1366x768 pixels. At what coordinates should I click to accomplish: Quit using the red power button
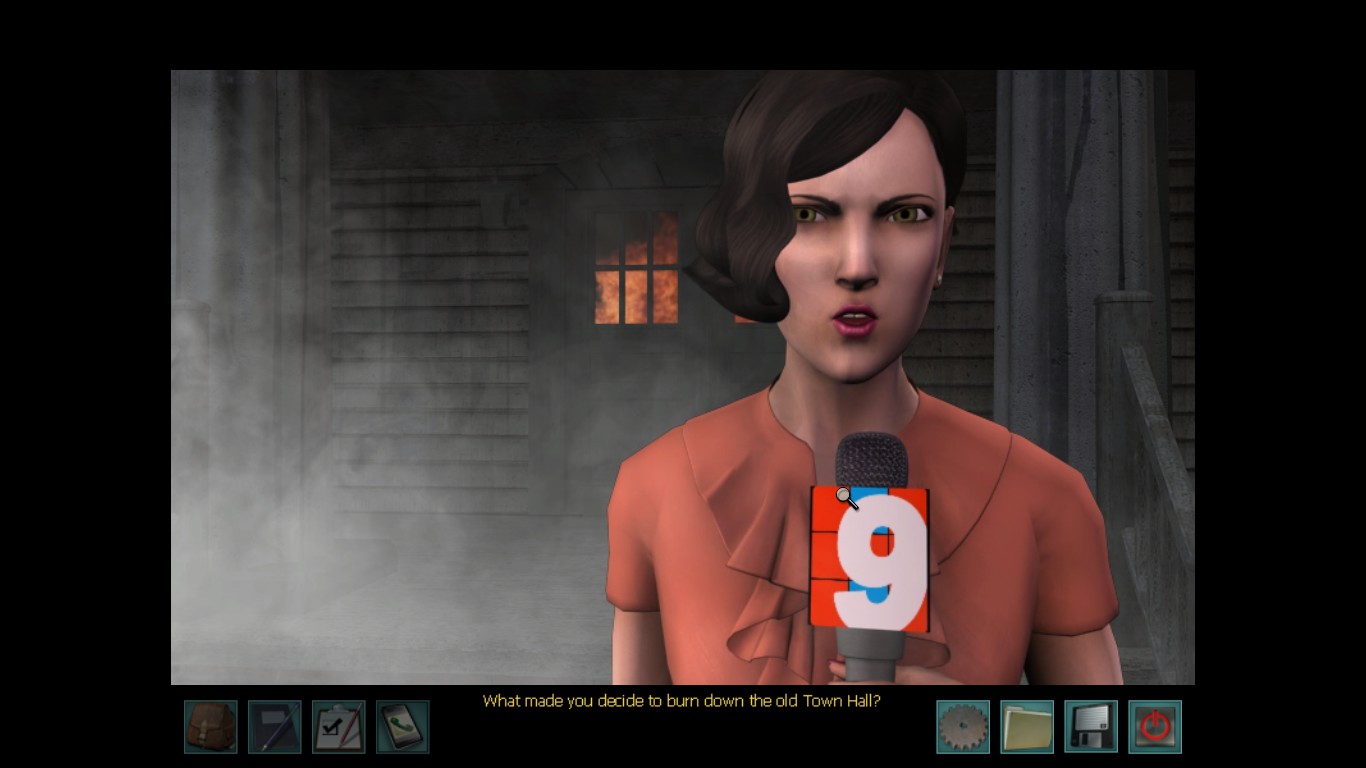tap(1155, 727)
